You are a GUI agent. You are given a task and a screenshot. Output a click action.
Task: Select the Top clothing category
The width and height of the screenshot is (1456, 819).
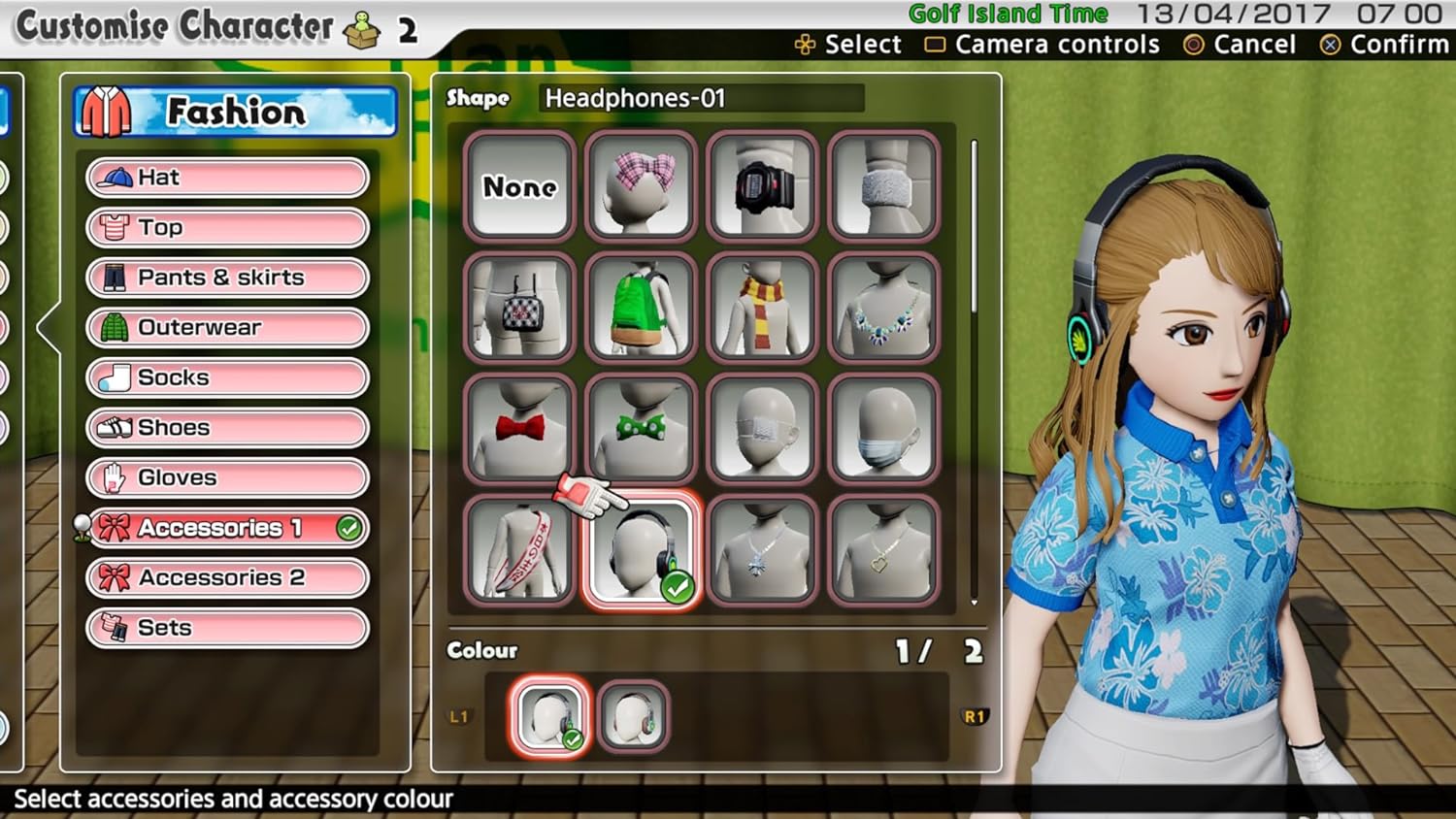(x=227, y=227)
